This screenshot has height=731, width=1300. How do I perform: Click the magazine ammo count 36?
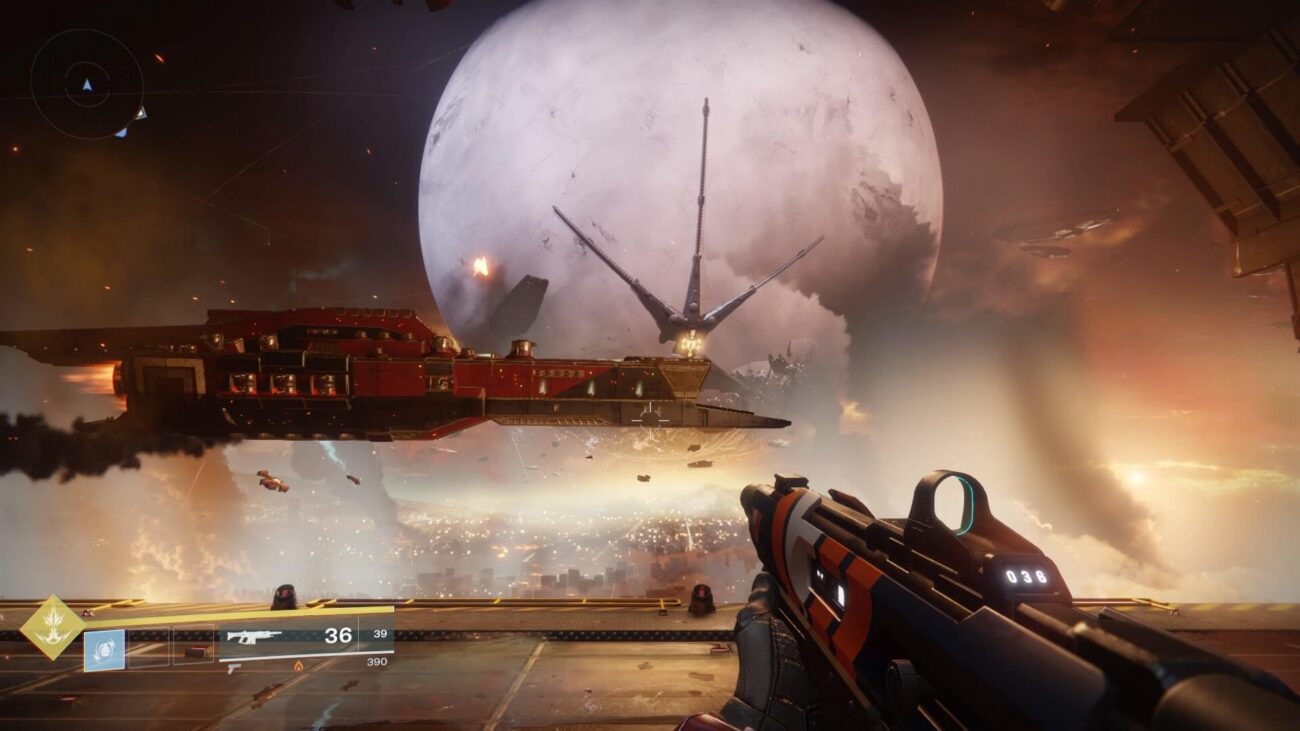[x=339, y=634]
